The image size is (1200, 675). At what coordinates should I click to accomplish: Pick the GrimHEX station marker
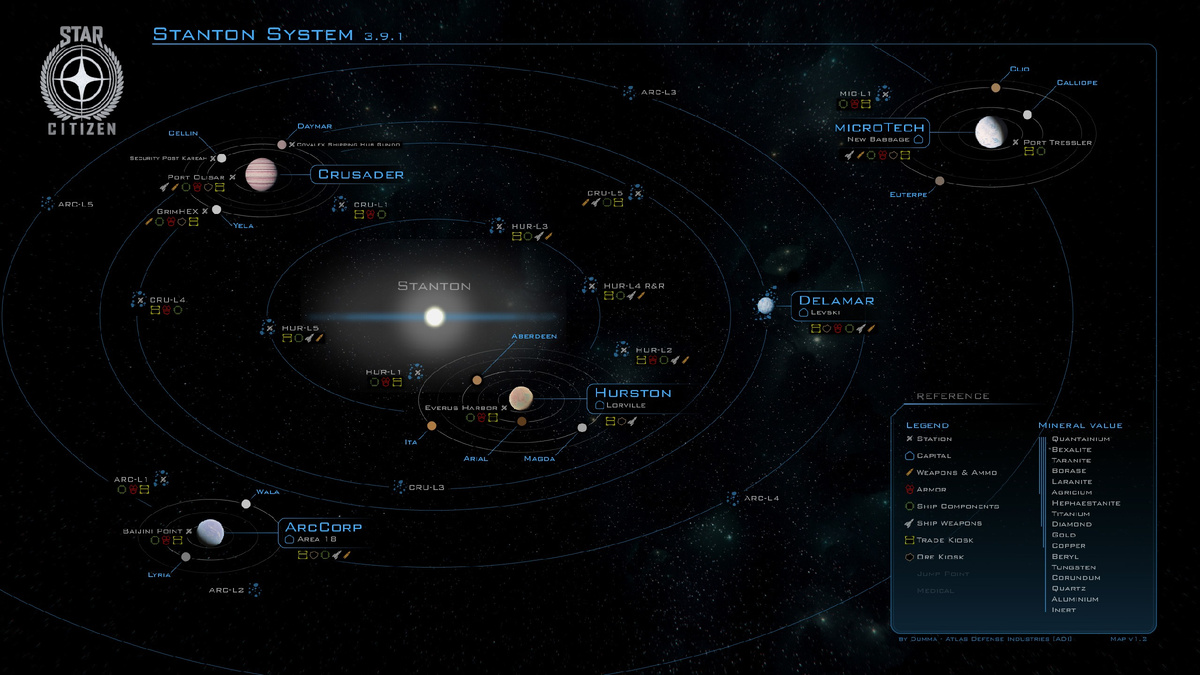point(205,212)
